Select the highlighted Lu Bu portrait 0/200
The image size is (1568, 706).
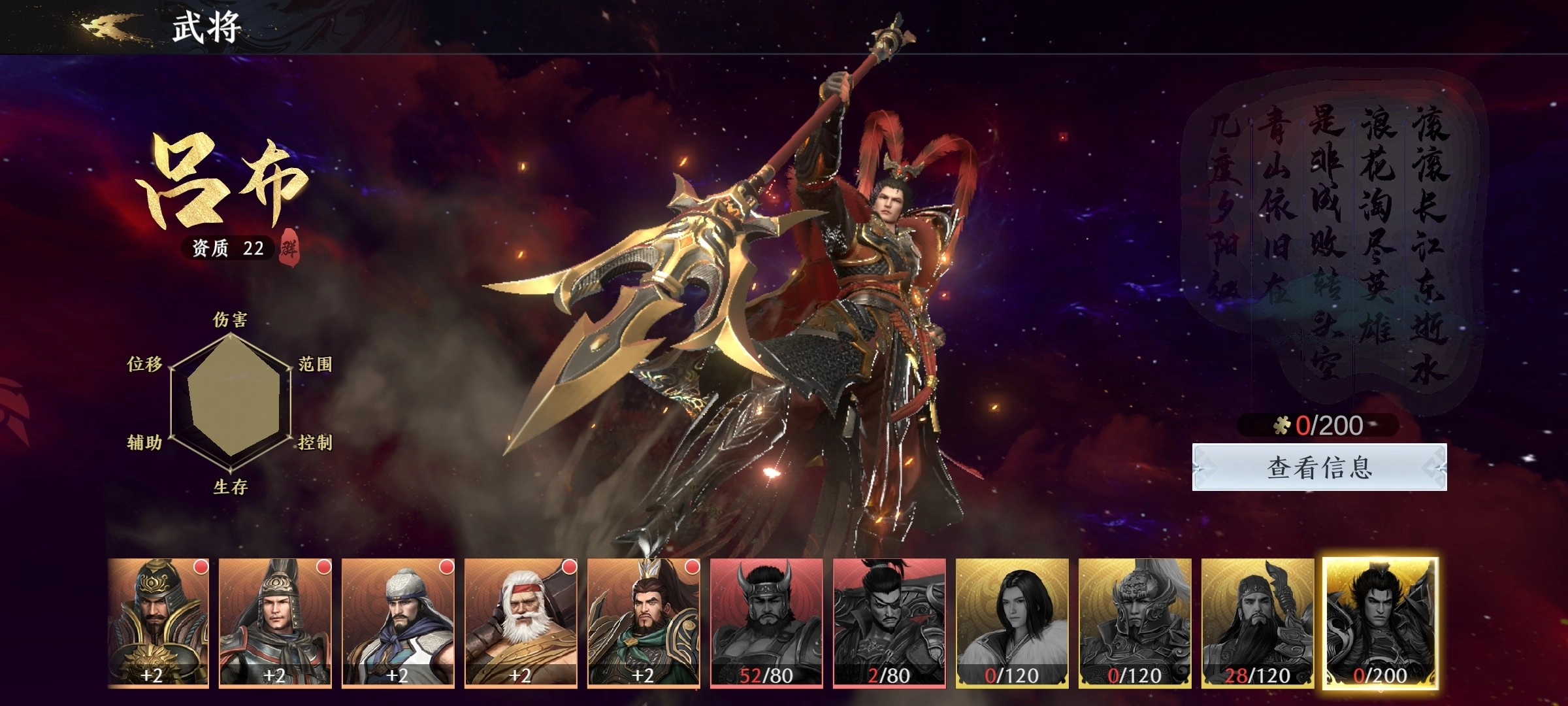(x=1380, y=622)
